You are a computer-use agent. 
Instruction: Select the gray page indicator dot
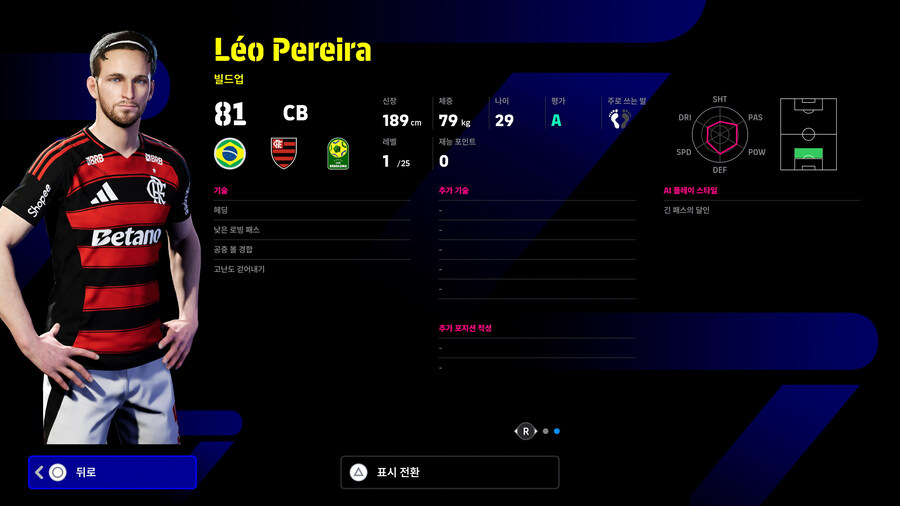[x=545, y=431]
